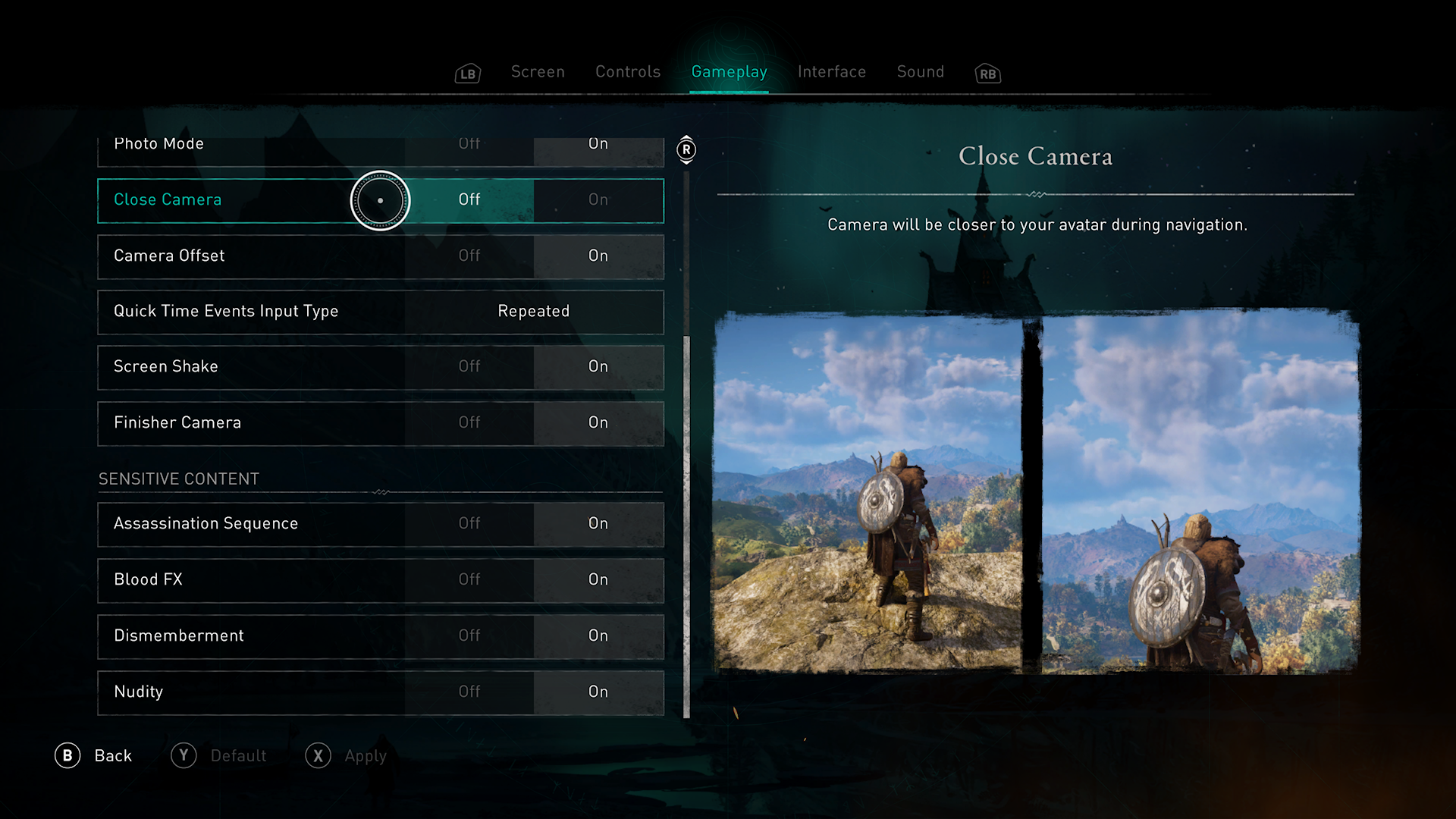Click the LB bumper icon
This screenshot has width=1456, height=819.
468,73
